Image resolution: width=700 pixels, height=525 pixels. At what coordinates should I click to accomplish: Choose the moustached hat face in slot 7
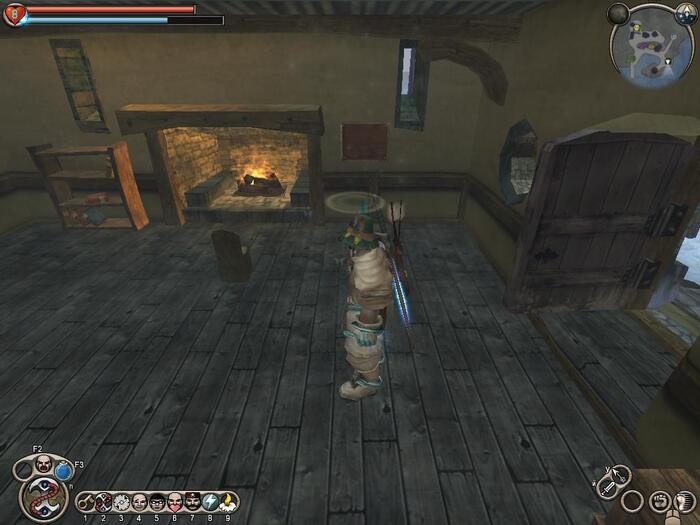(193, 502)
